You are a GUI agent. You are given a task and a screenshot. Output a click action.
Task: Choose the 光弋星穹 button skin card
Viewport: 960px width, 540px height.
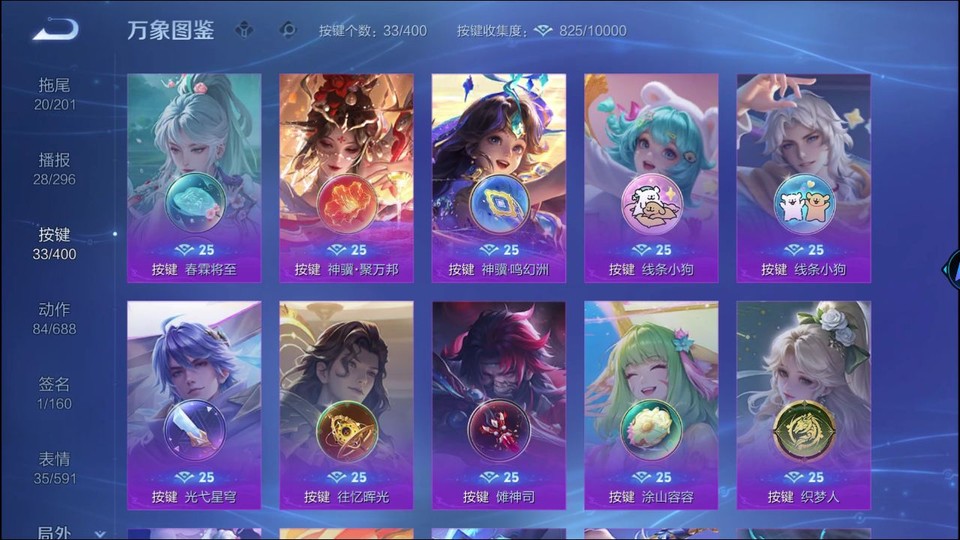pos(194,405)
